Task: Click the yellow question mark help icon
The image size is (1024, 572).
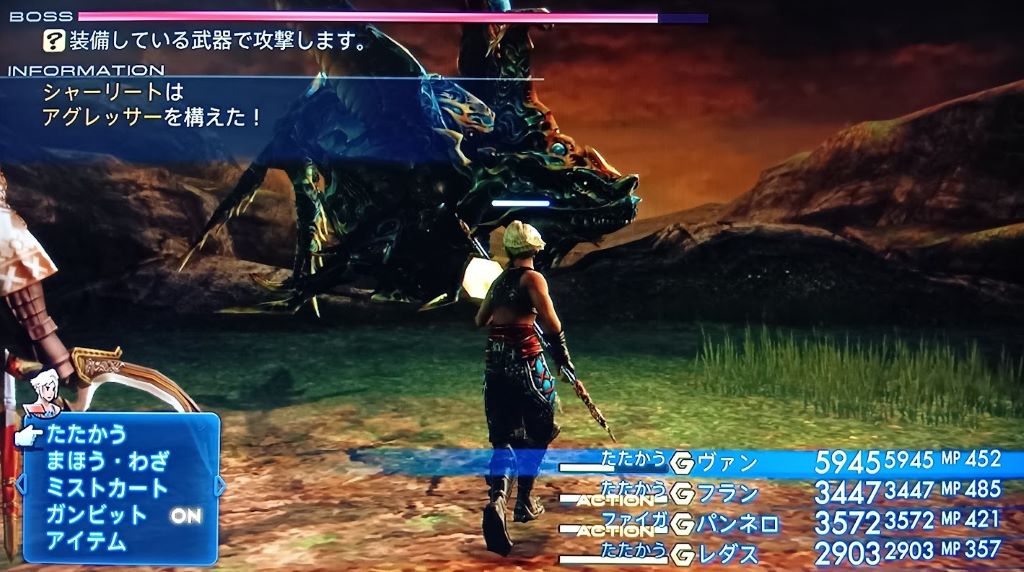Action: [53, 41]
